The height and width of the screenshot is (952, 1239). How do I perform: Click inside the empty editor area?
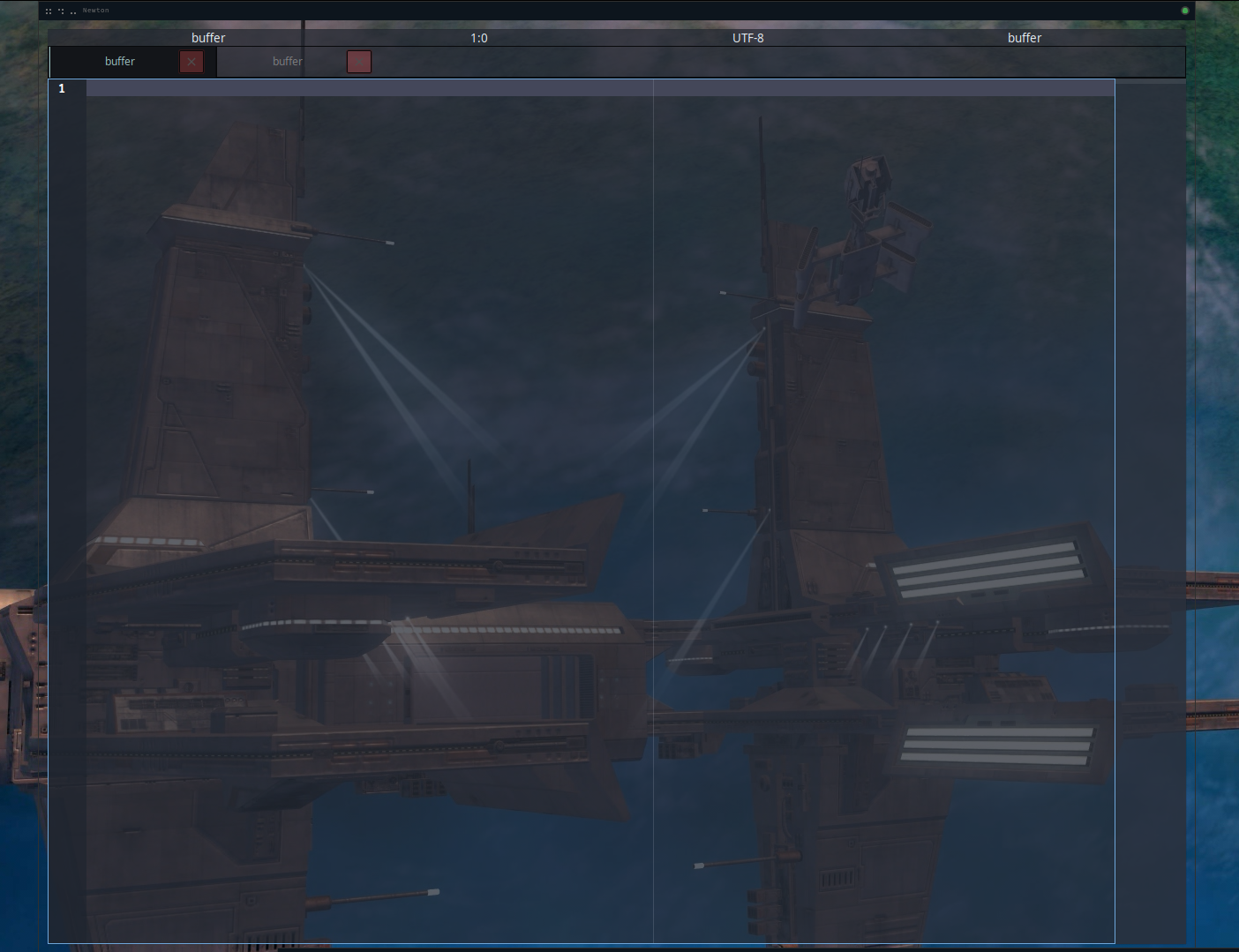pyautogui.click(x=353, y=441)
